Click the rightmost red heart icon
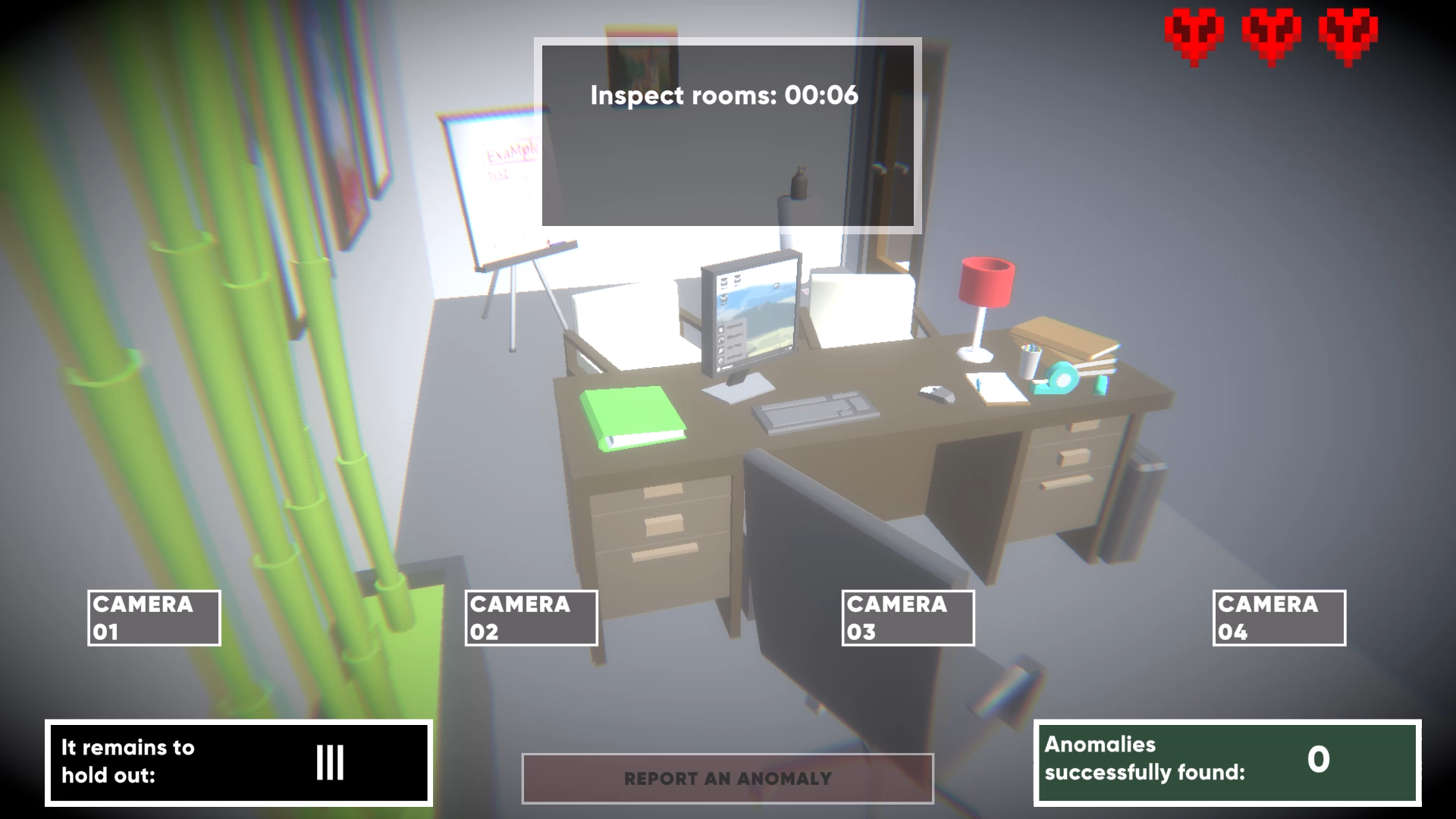Screen dimensions: 1456x819 (x=1348, y=34)
